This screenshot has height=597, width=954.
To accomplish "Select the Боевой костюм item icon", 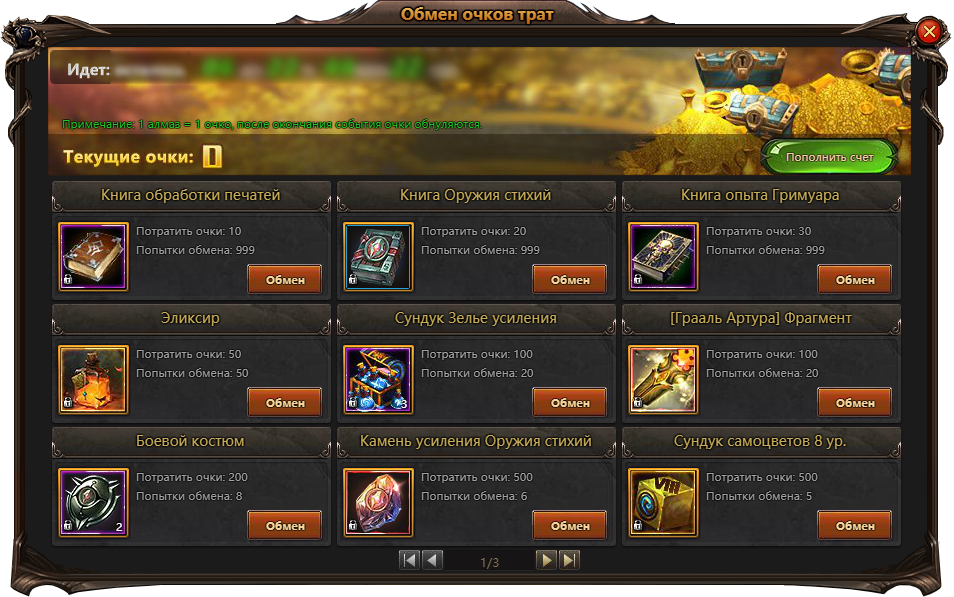I will pyautogui.click(x=93, y=503).
